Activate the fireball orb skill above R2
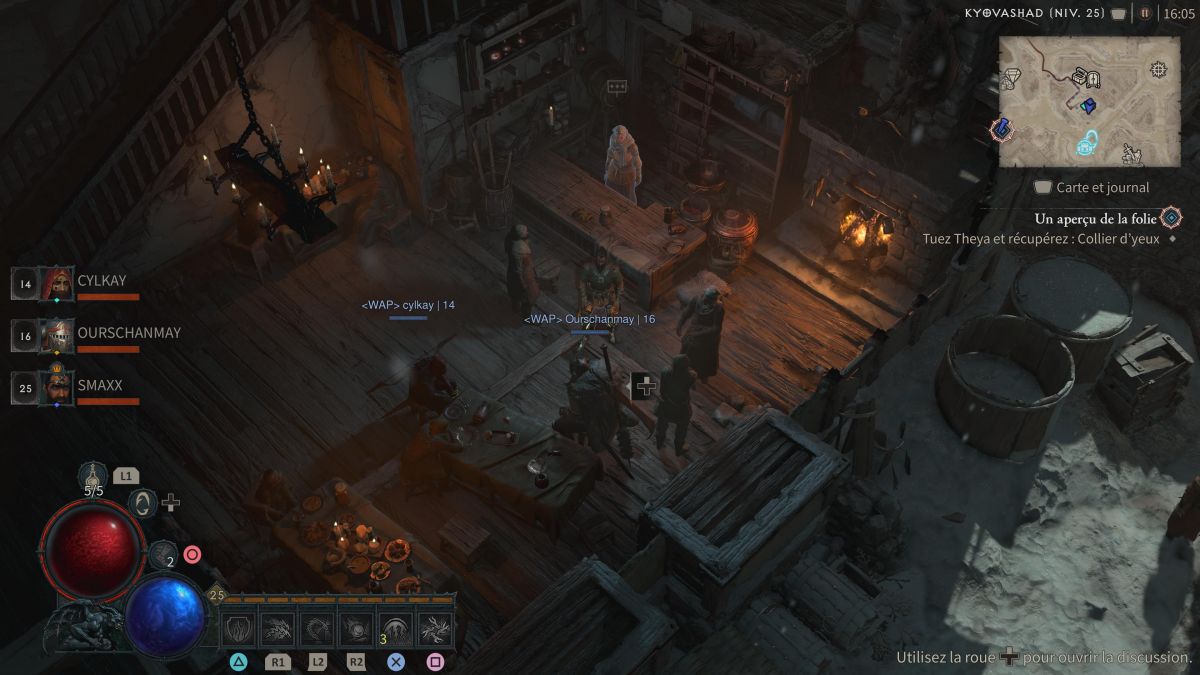 (356, 628)
